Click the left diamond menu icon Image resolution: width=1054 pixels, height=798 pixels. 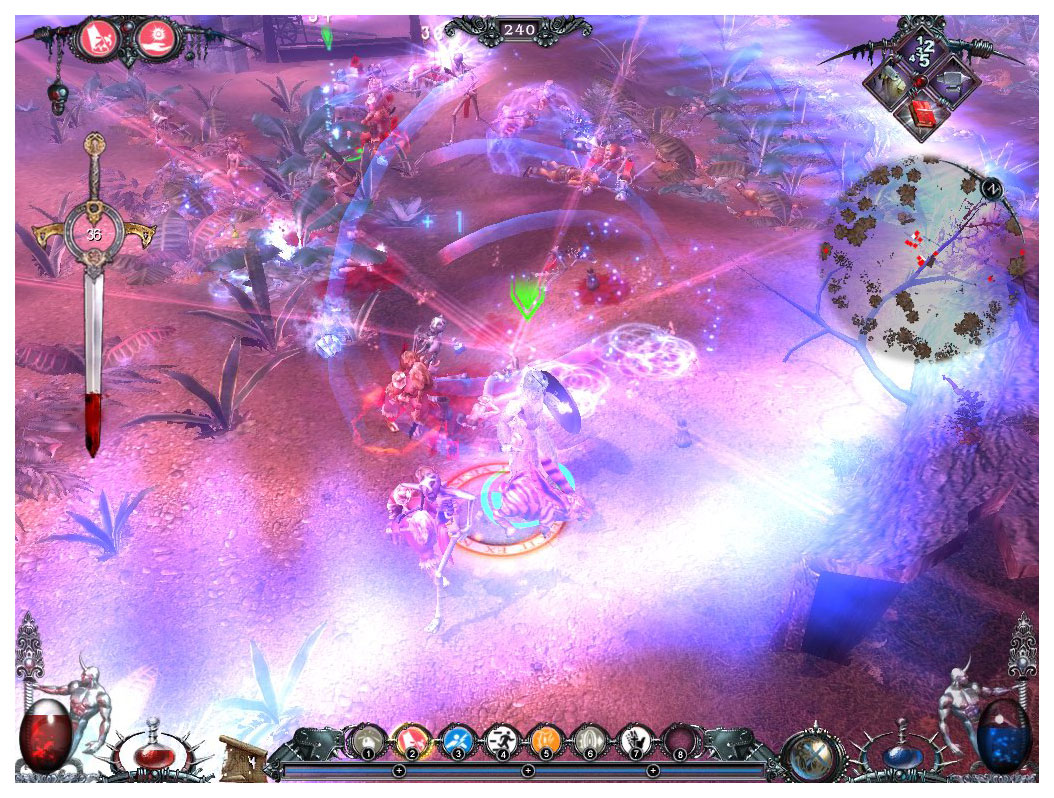coord(890,86)
